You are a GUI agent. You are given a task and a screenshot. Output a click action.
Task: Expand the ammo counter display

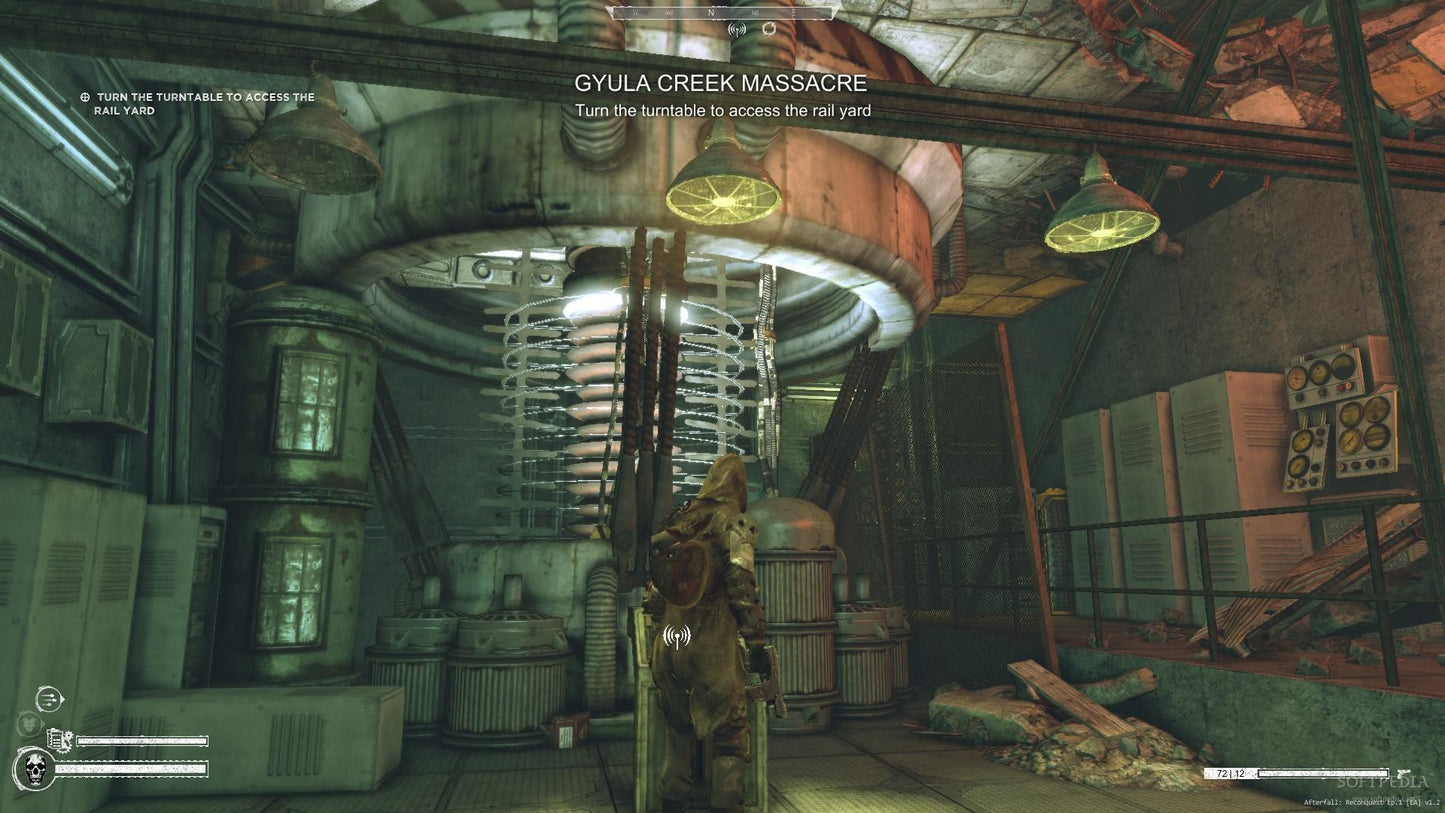[x=1231, y=772]
